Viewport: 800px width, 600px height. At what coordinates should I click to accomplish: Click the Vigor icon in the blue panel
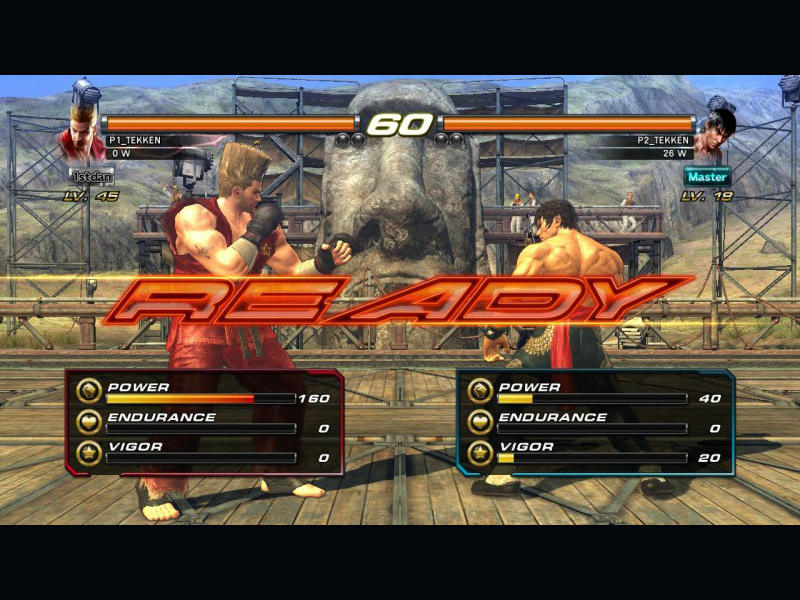[x=480, y=452]
